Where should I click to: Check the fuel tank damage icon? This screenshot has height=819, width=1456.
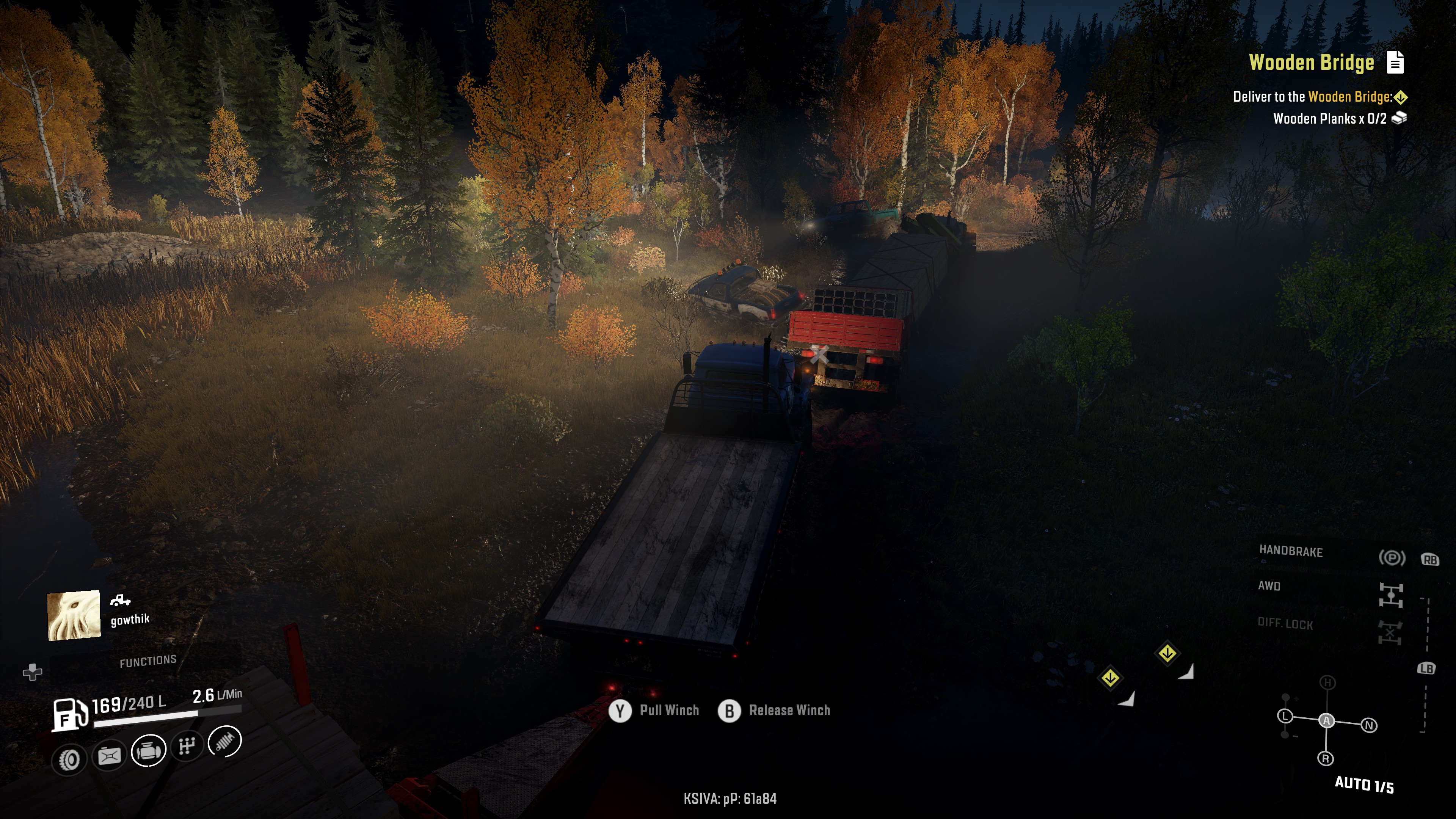click(x=109, y=755)
